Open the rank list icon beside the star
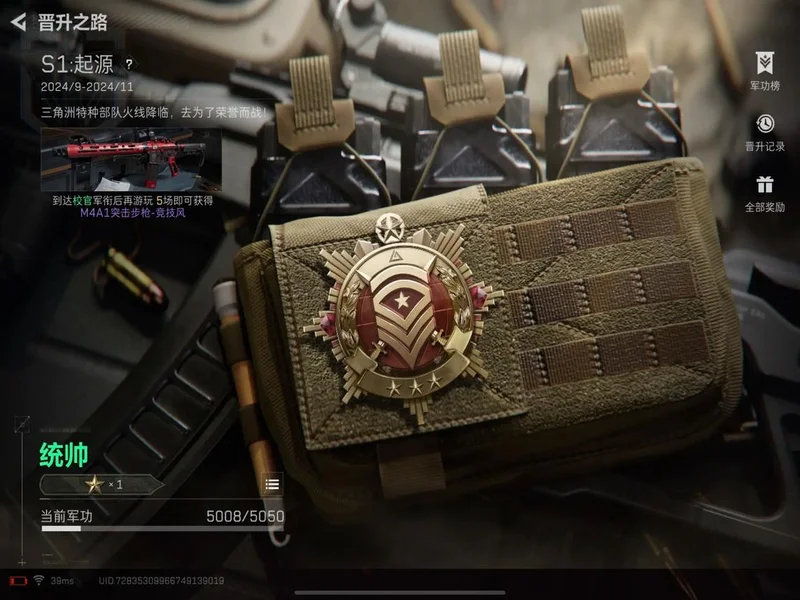The image size is (800, 600). [272, 484]
